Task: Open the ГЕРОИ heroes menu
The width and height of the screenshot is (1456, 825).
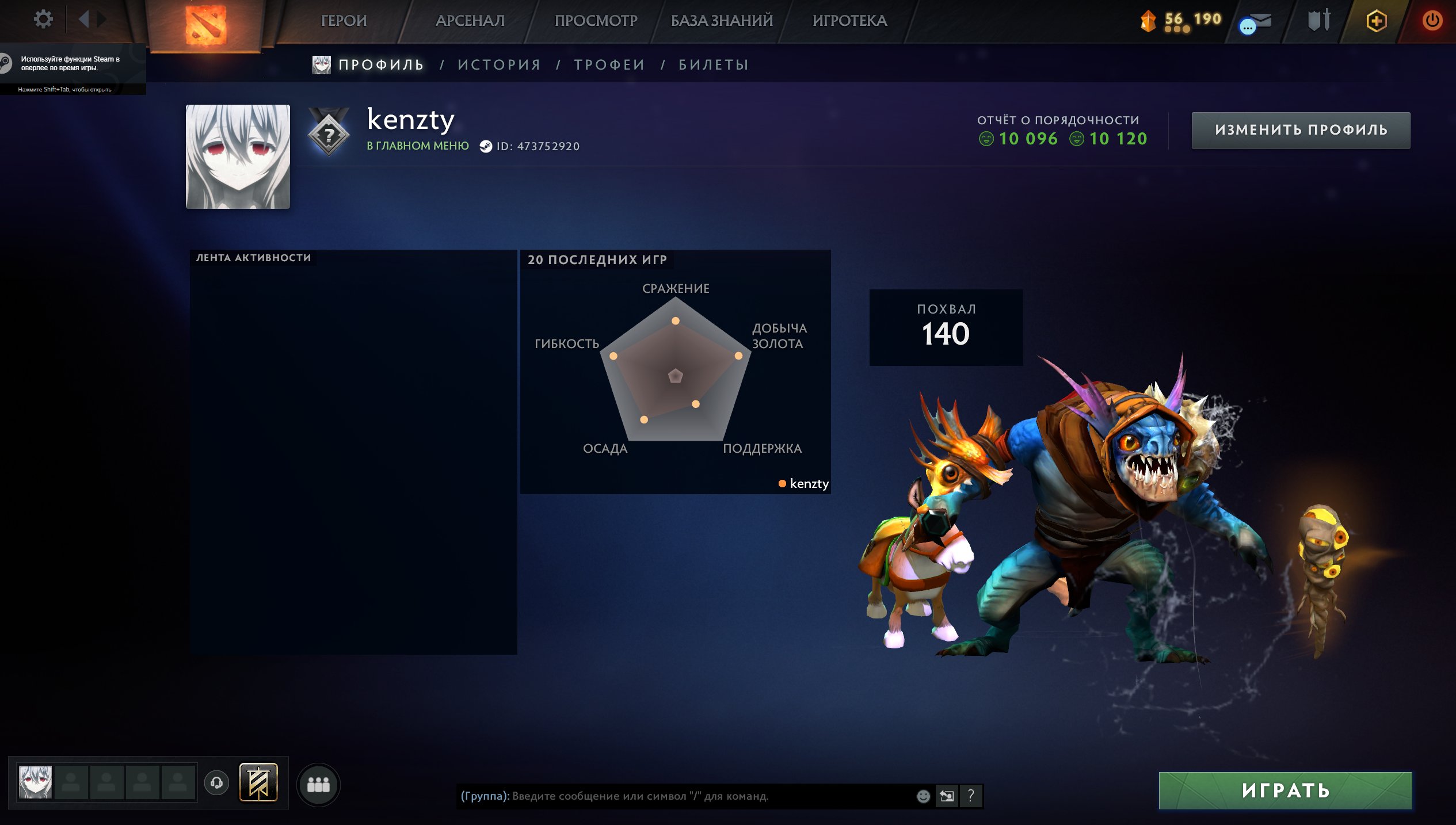Action: [x=344, y=21]
